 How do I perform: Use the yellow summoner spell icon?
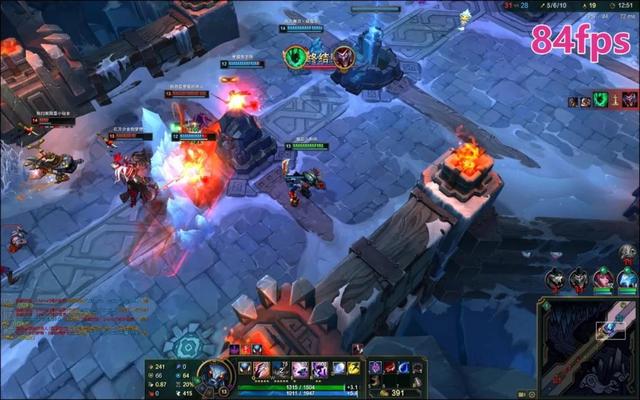tap(354, 369)
